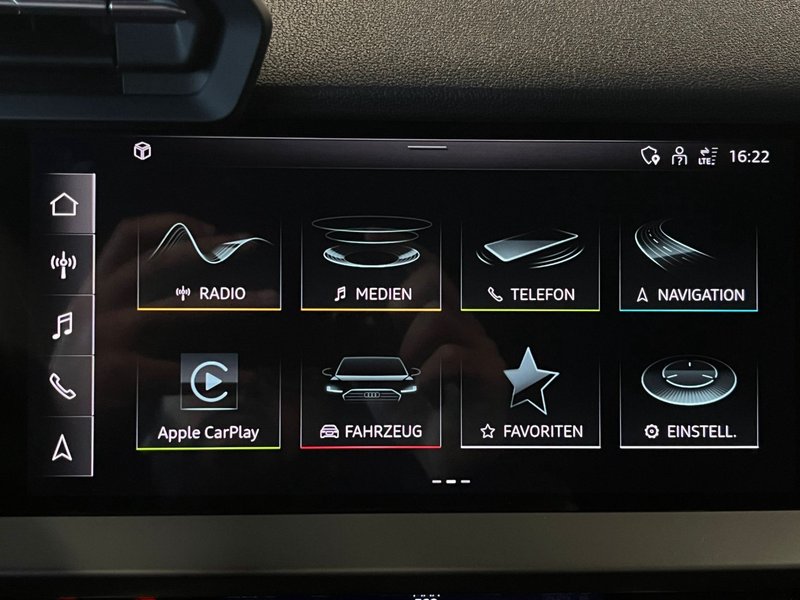
Task: Click the phone handset sidebar shortcut
Action: (x=64, y=386)
